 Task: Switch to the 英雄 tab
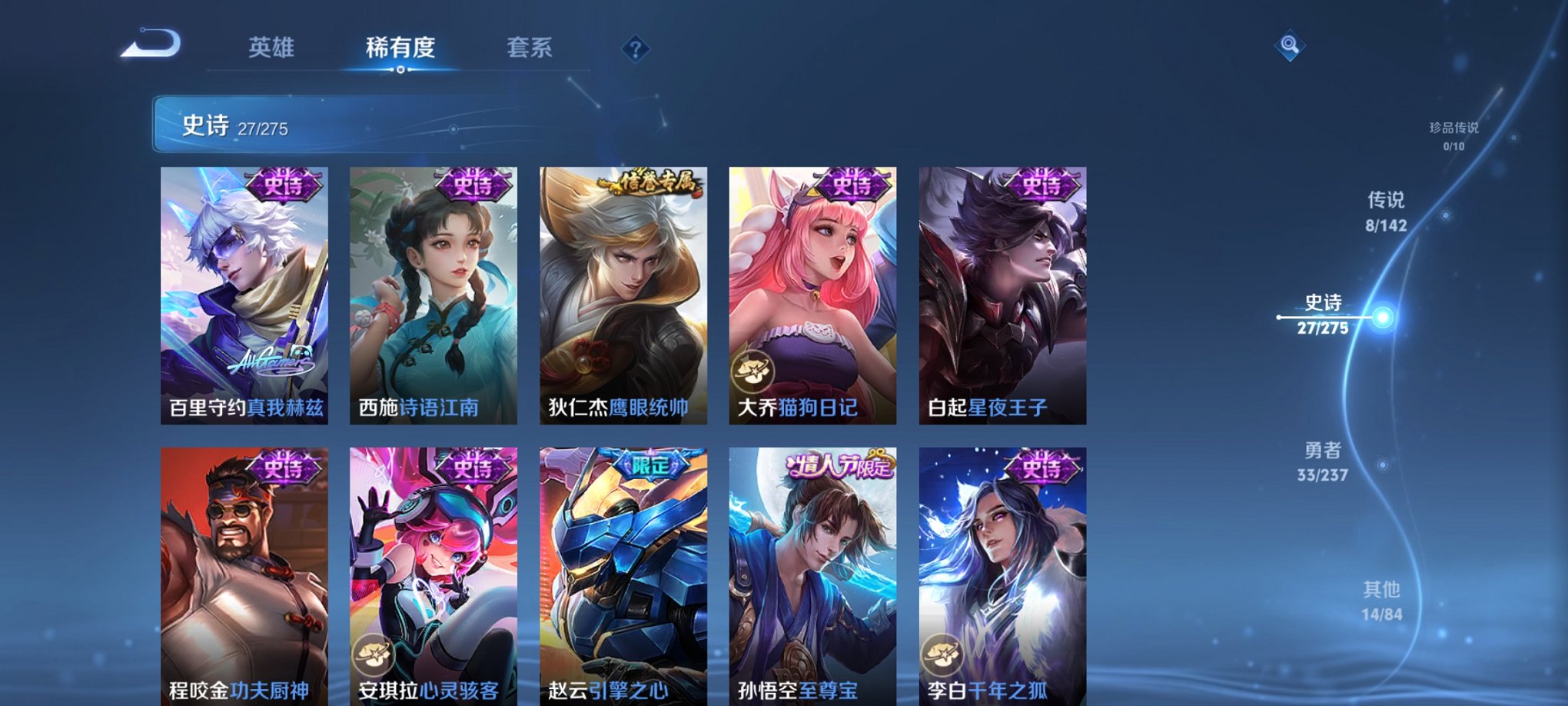[x=273, y=46]
